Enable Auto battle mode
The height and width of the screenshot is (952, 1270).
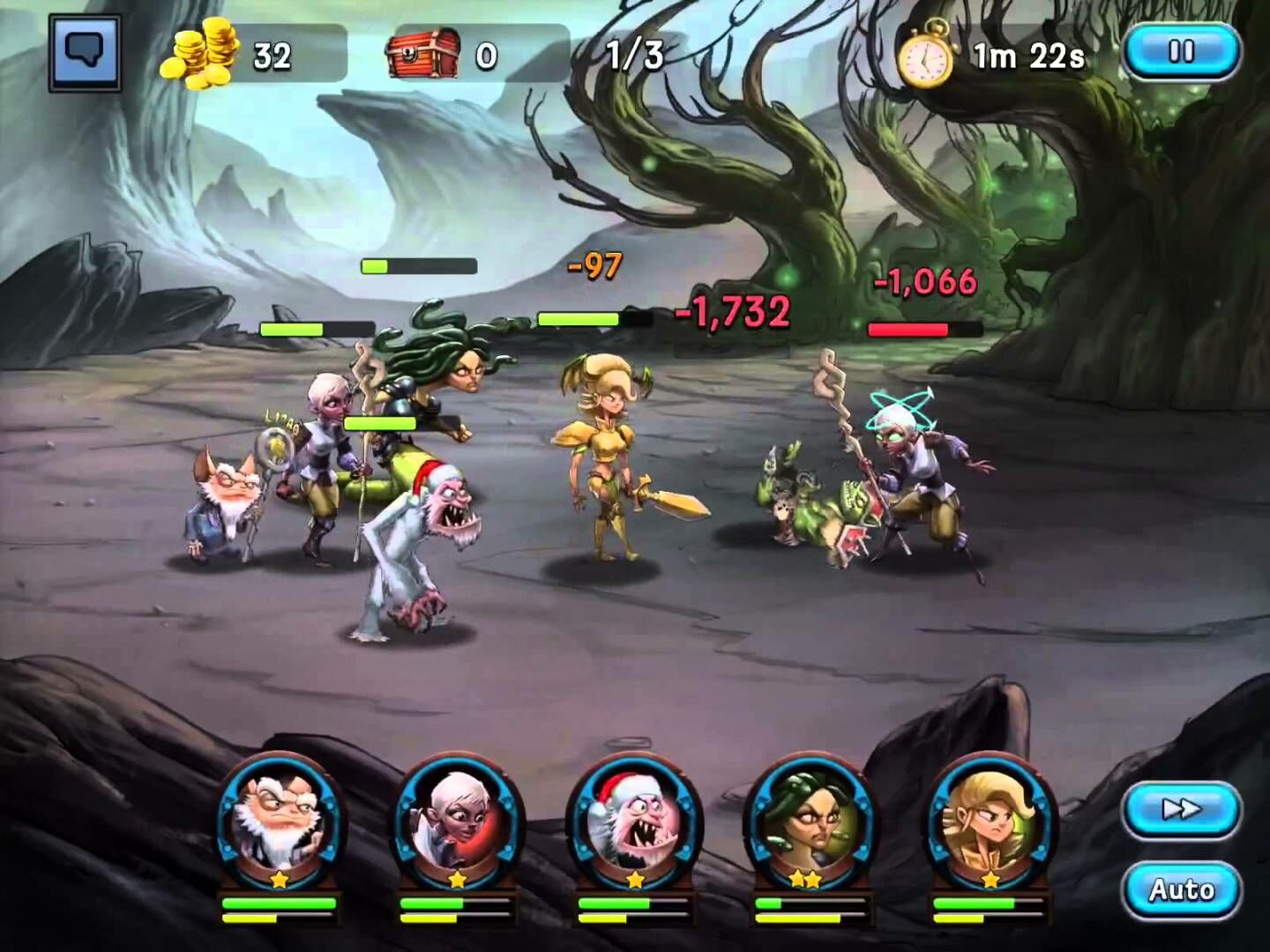[x=1182, y=889]
